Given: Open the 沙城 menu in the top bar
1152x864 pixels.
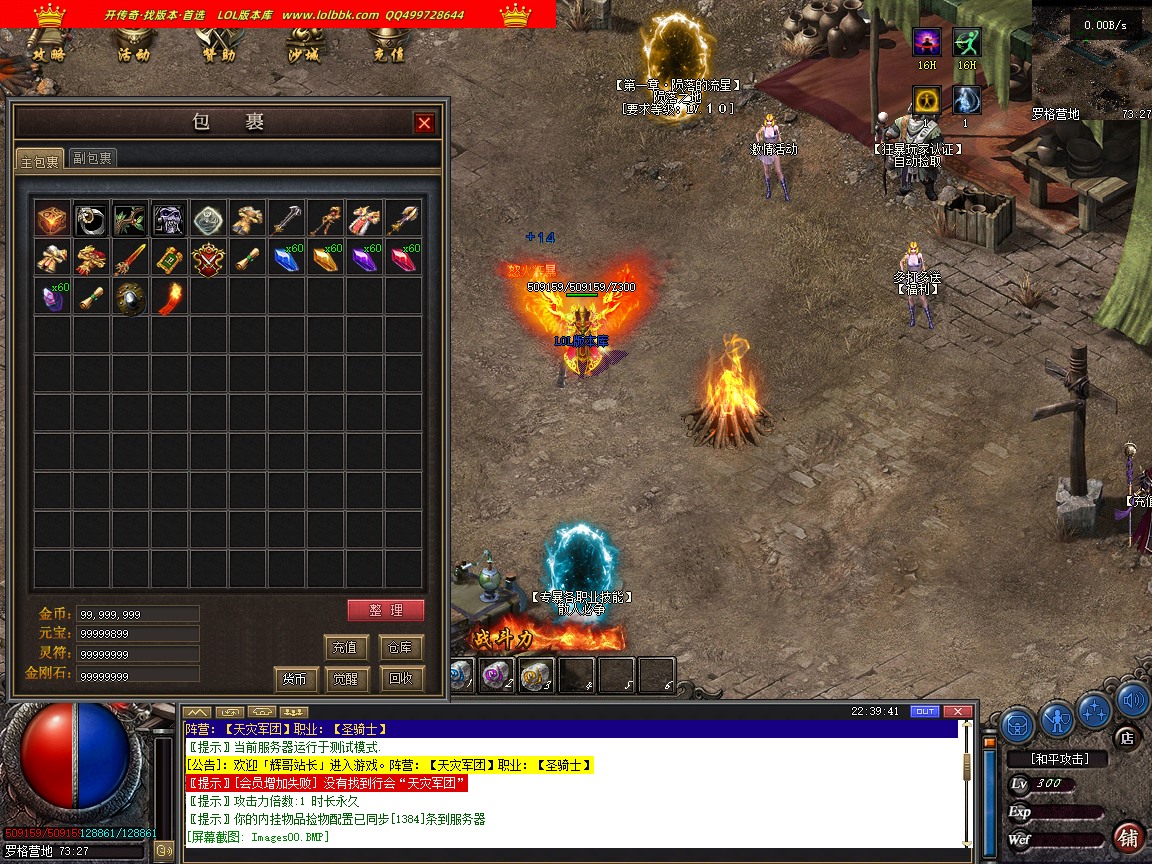Looking at the screenshot, I should [x=303, y=54].
